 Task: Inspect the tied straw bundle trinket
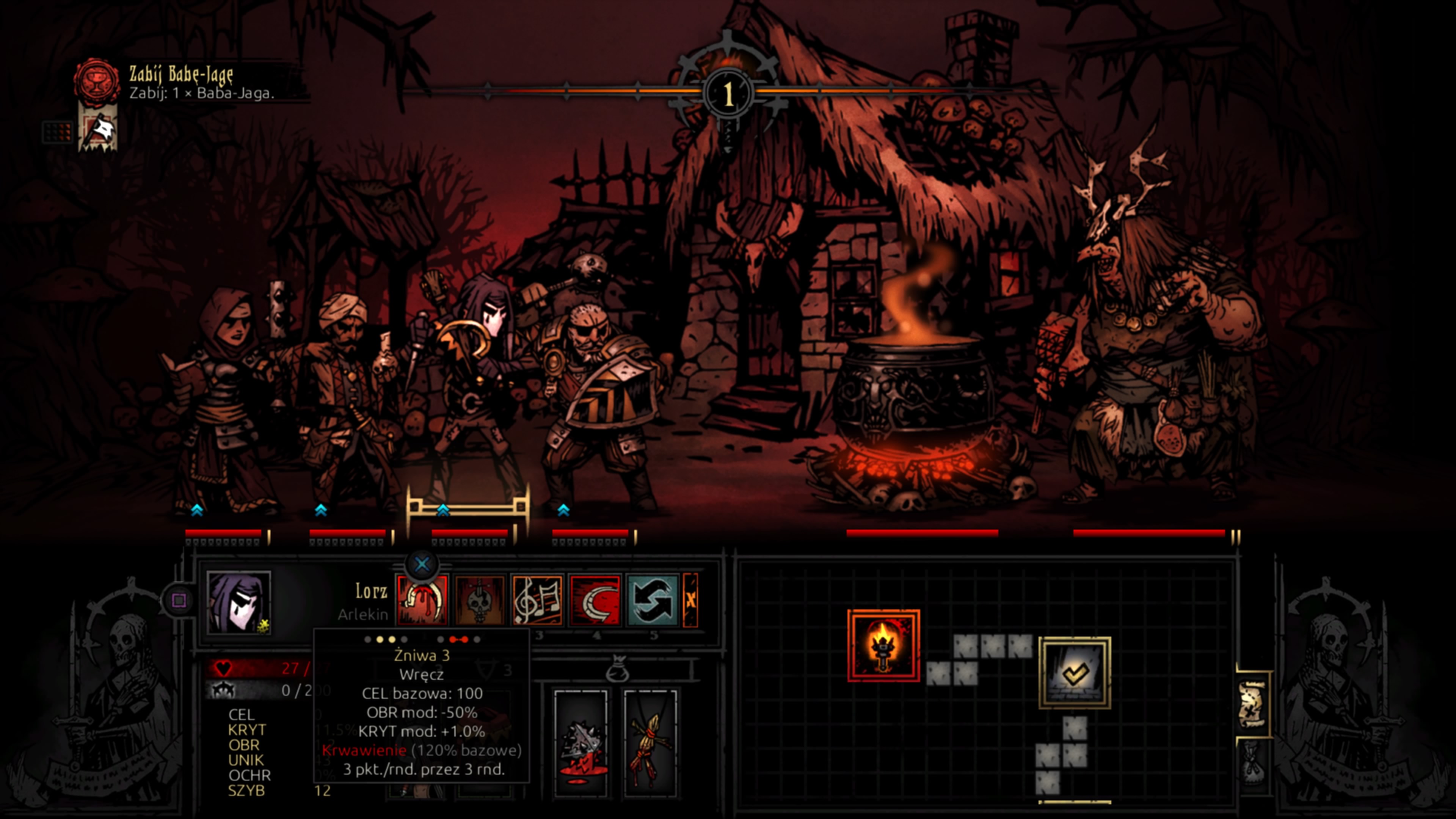coord(651,743)
